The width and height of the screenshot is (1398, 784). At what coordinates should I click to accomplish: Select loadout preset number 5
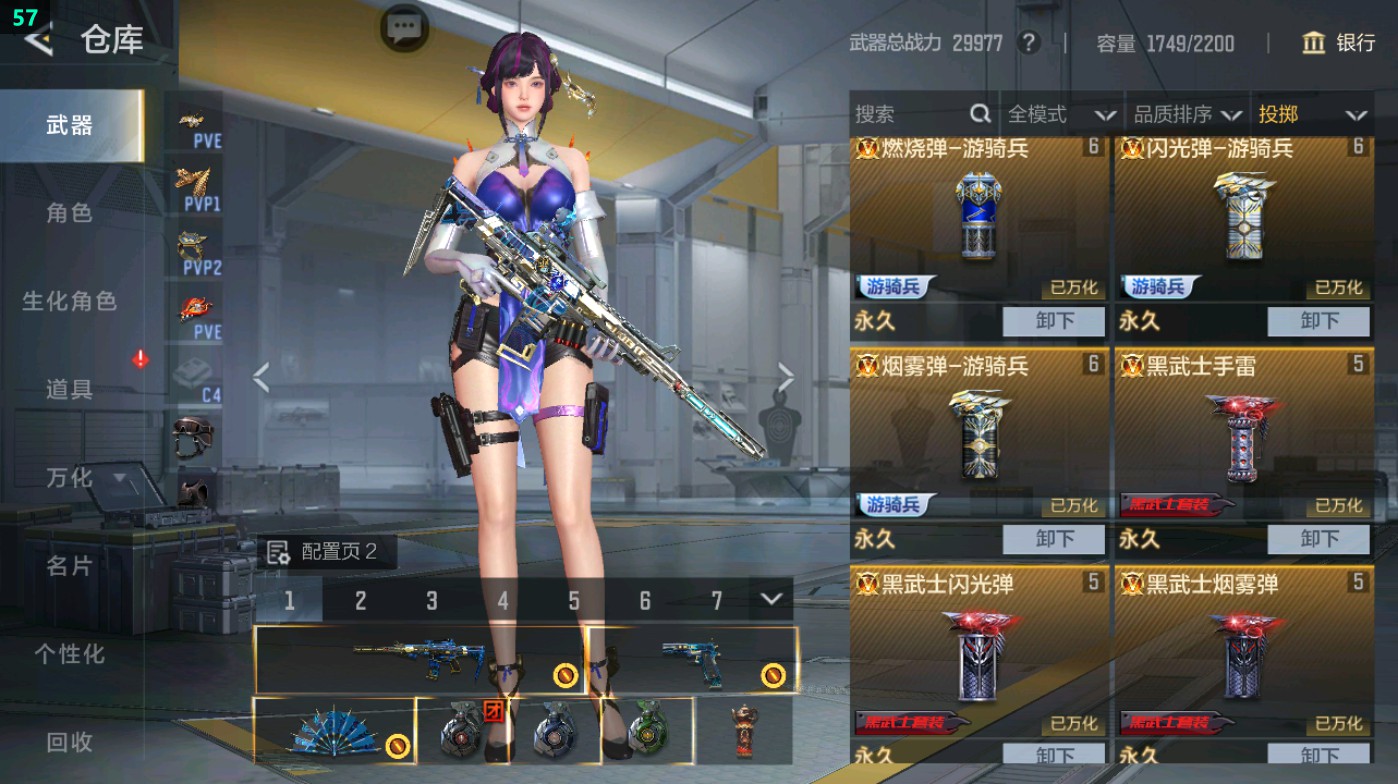tap(573, 599)
